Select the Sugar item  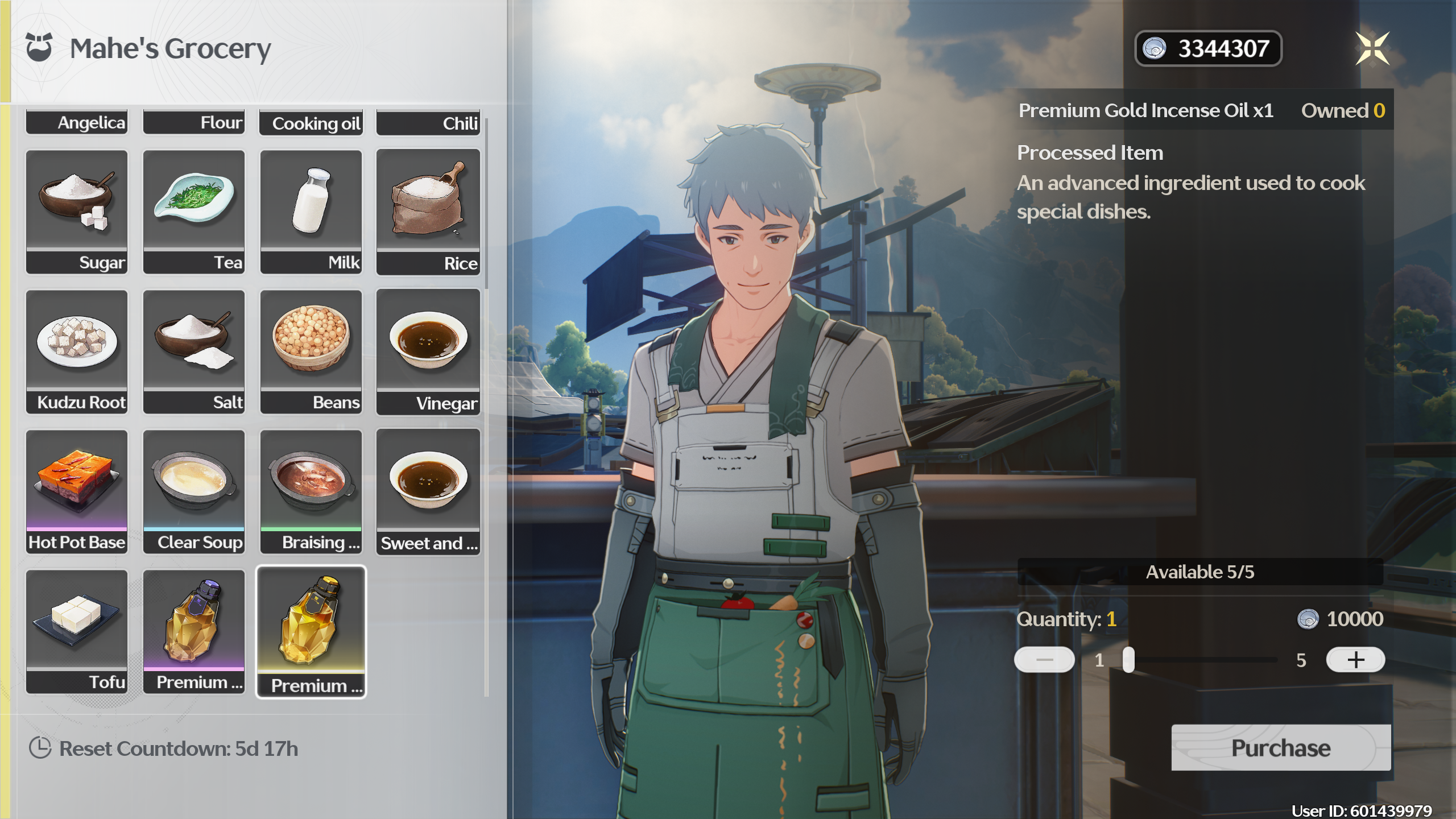[x=77, y=212]
